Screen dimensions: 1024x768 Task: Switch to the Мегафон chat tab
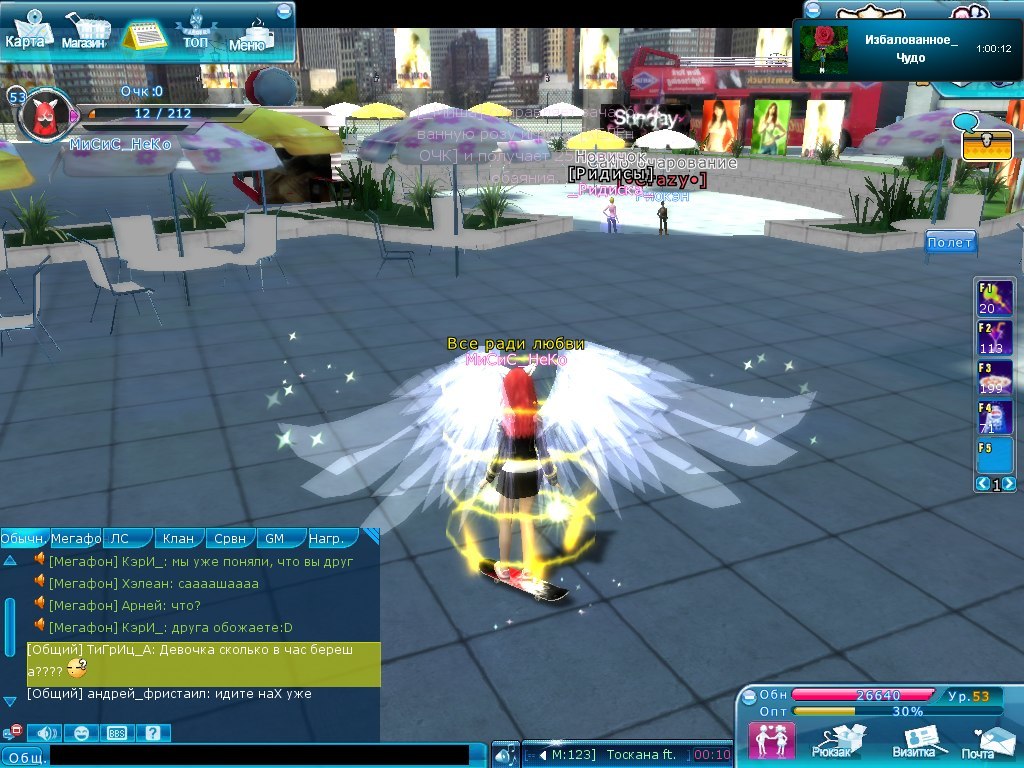click(x=76, y=539)
